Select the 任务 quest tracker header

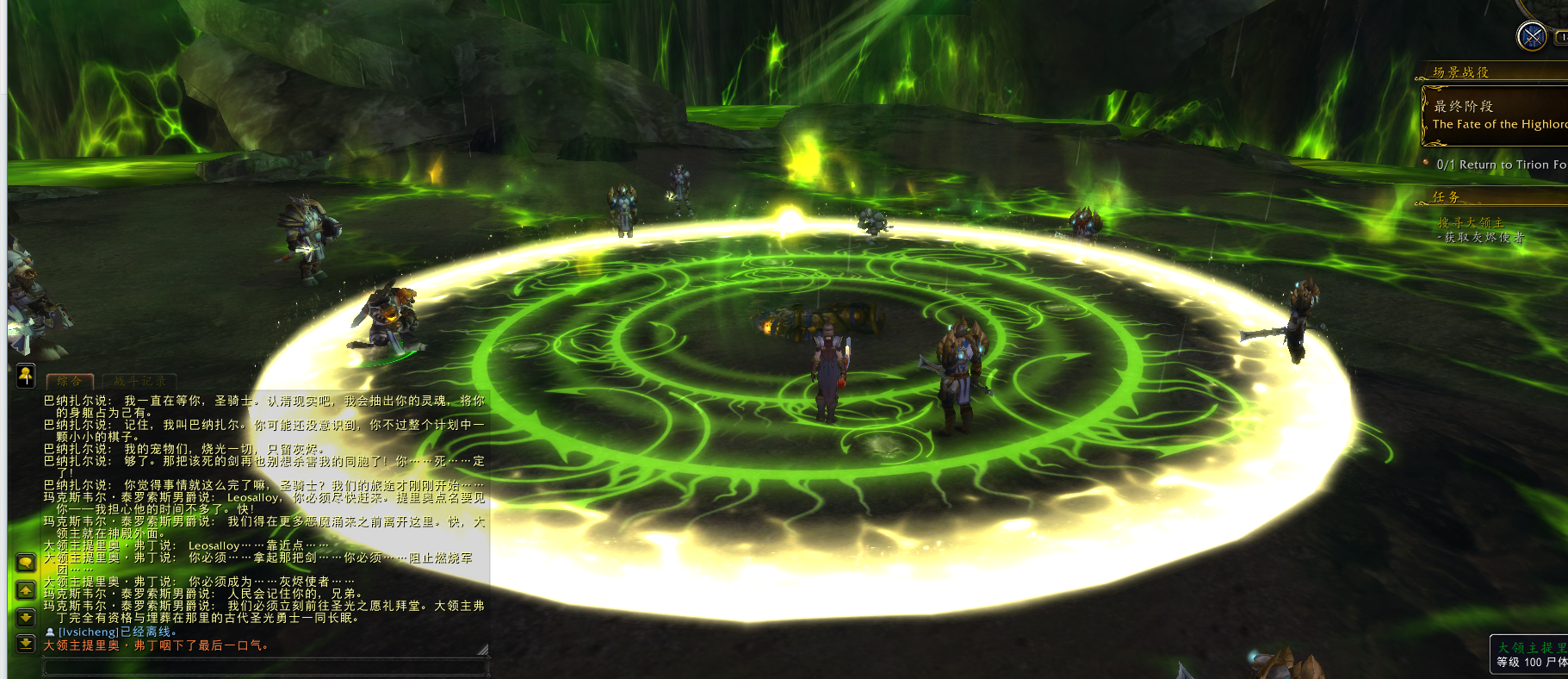point(1447,197)
